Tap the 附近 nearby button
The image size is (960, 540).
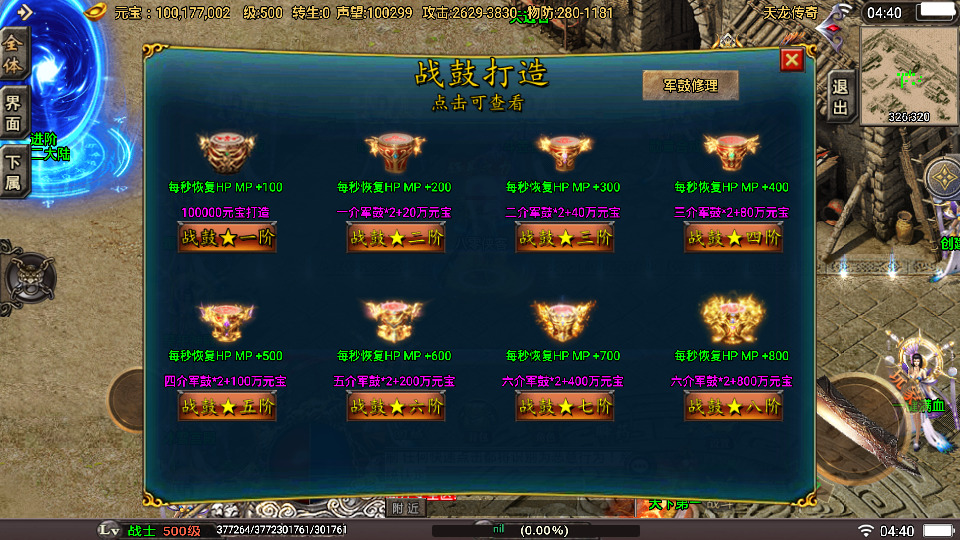tap(406, 508)
